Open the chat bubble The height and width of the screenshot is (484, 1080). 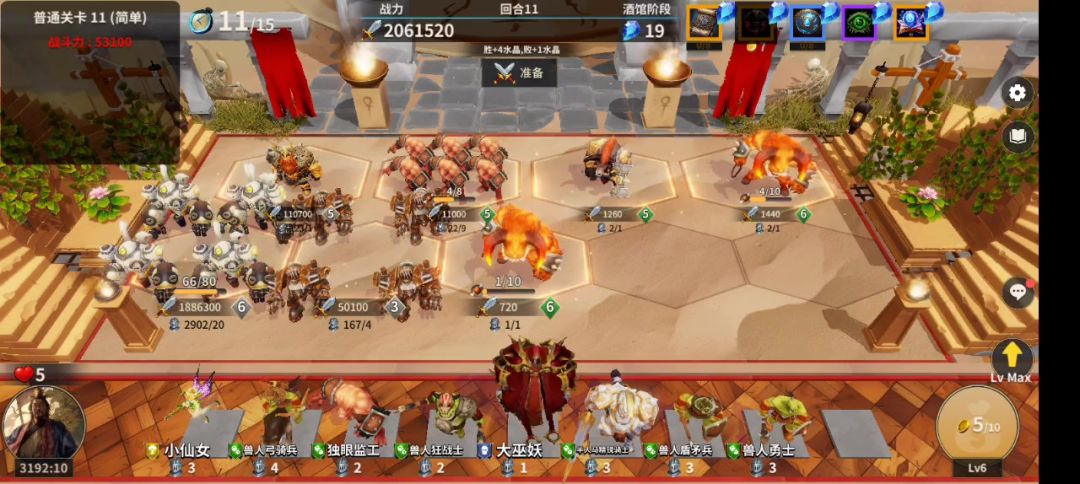click(x=1017, y=292)
